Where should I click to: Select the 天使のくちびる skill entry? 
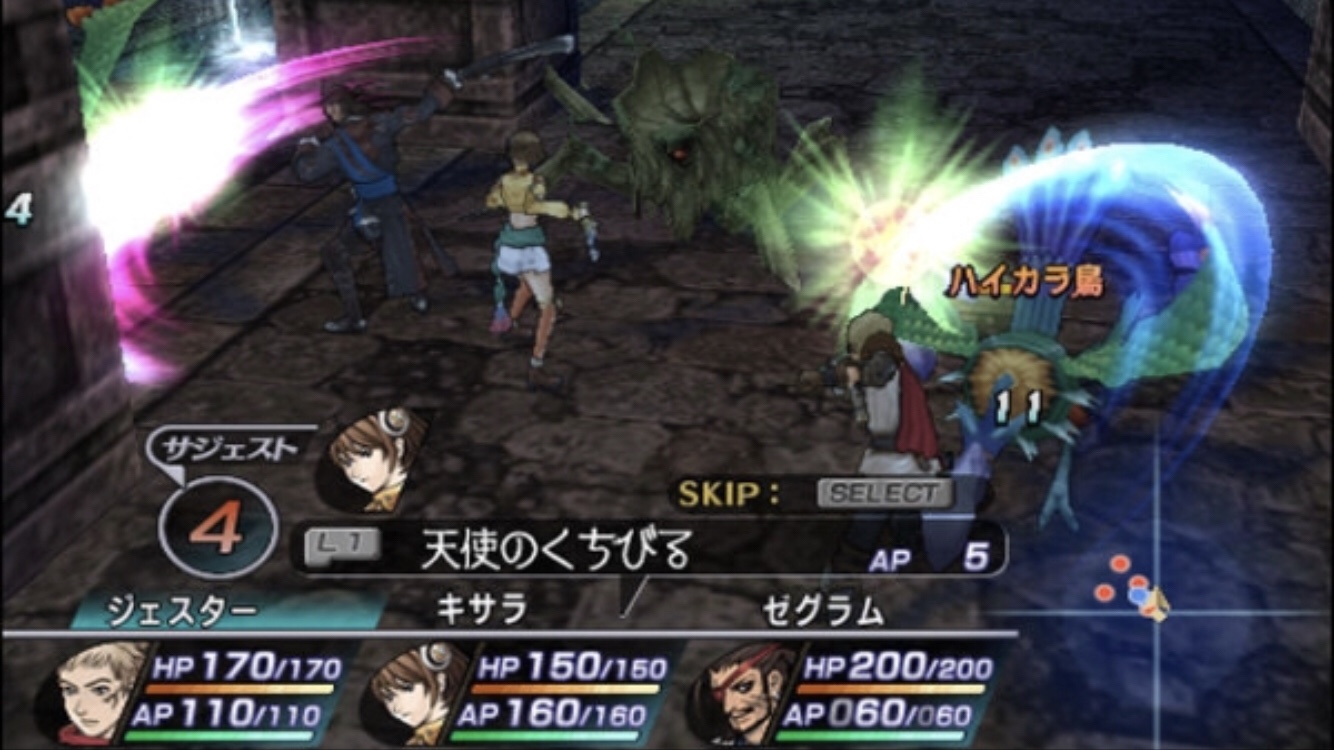tap(555, 550)
